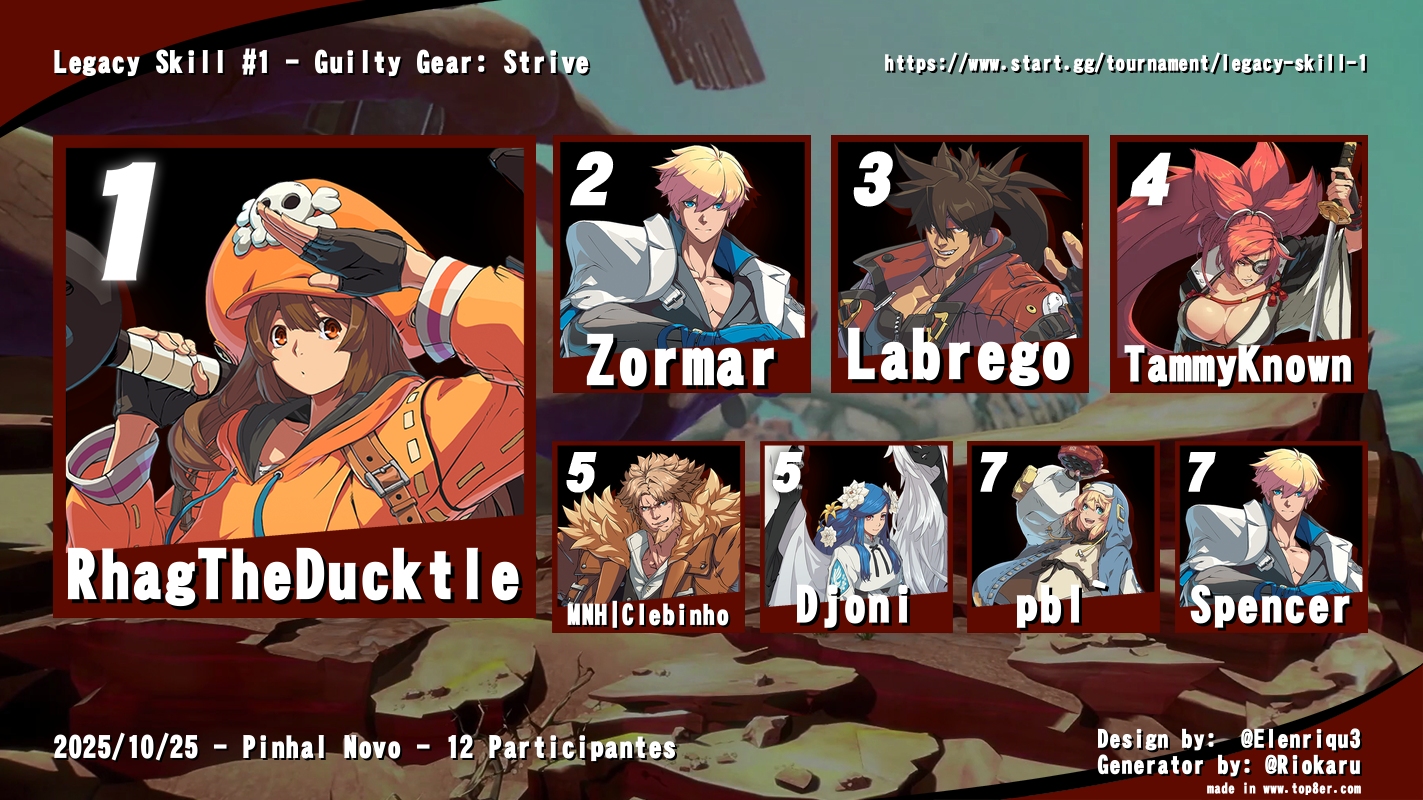Select RhagTheDucktle's first place card

[294, 375]
